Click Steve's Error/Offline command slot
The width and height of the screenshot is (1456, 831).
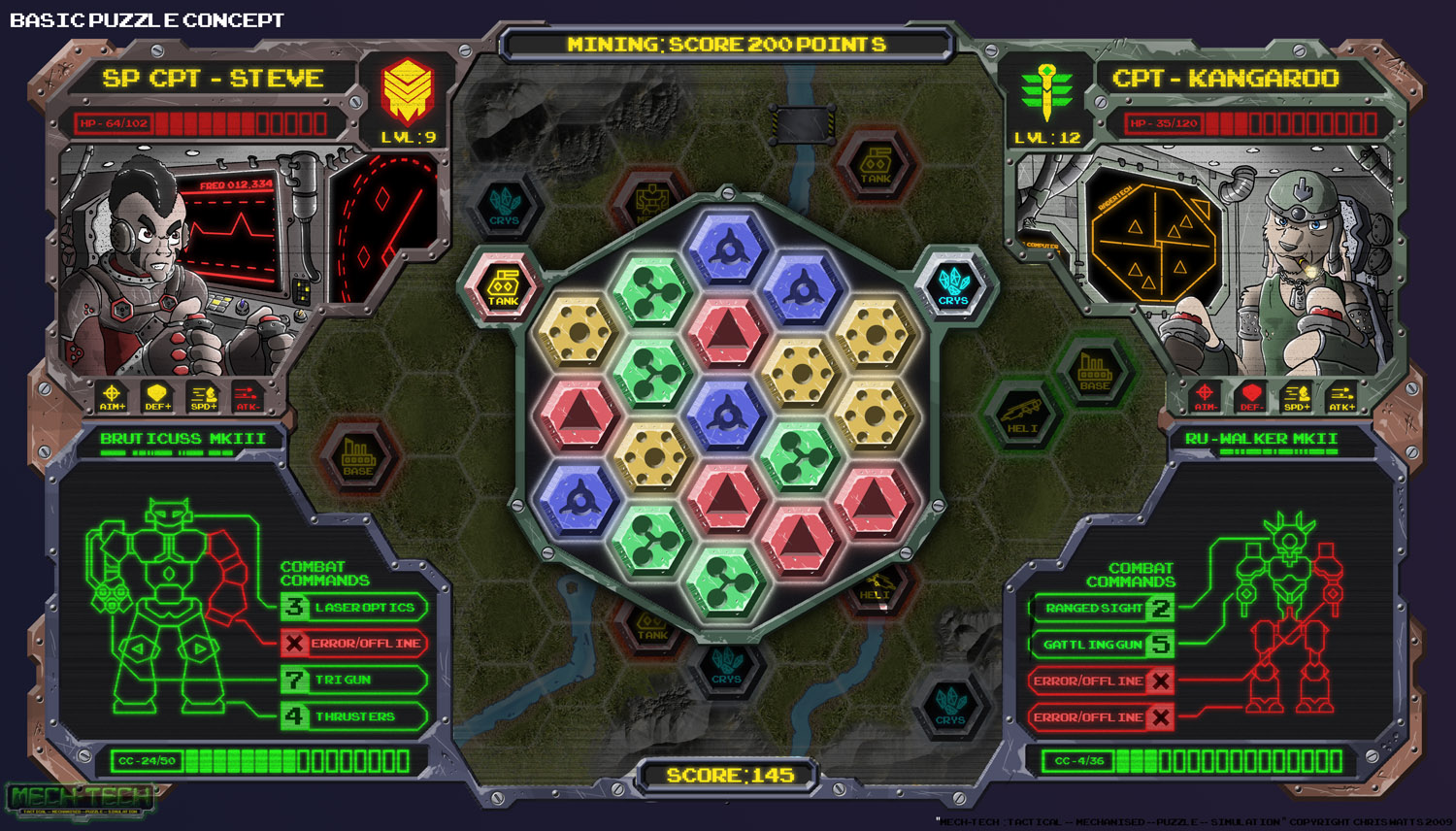(354, 644)
